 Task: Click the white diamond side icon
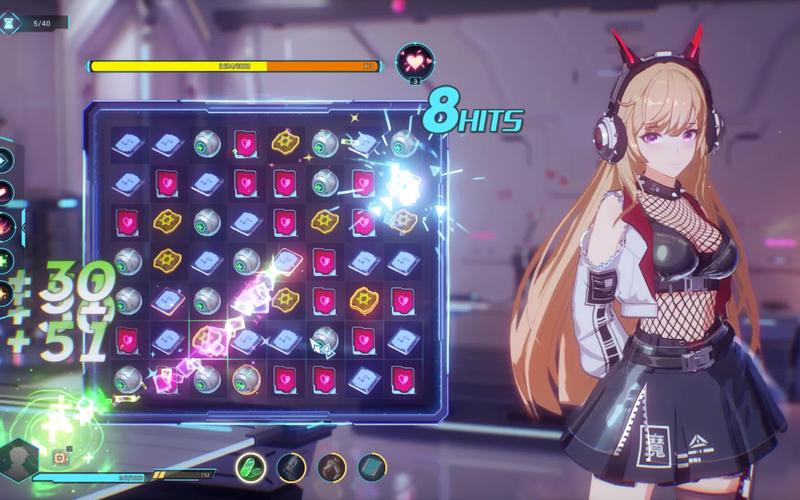(6, 159)
